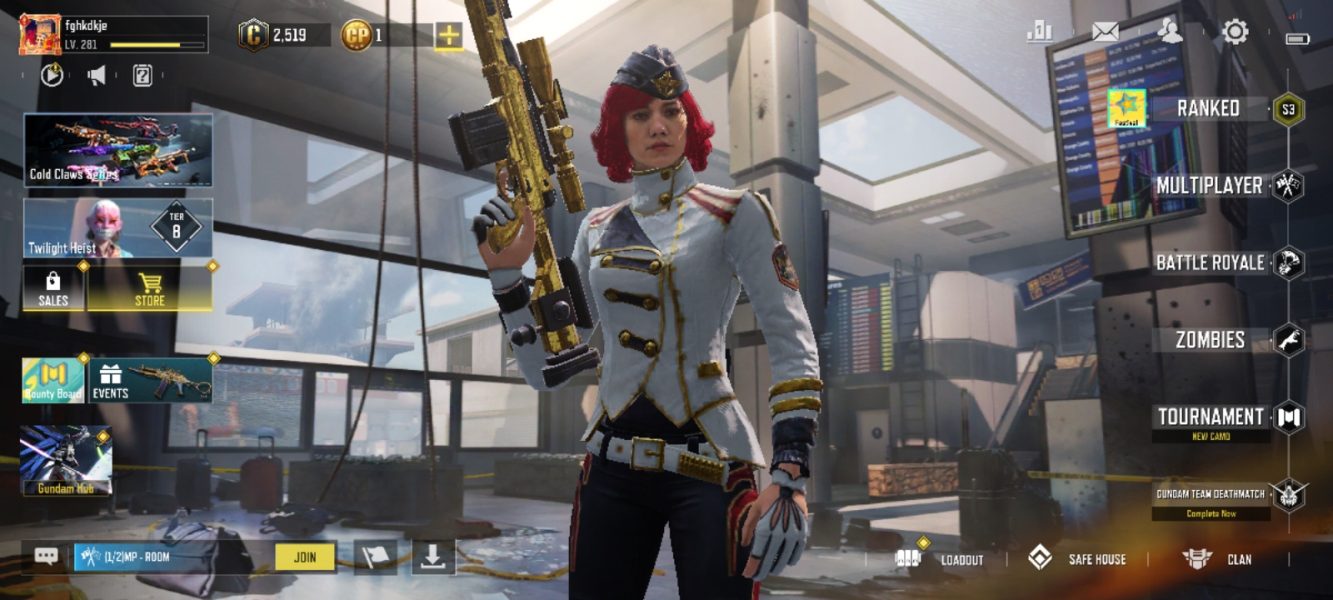Open the mail inbox
1333x600 pixels.
click(x=1105, y=32)
